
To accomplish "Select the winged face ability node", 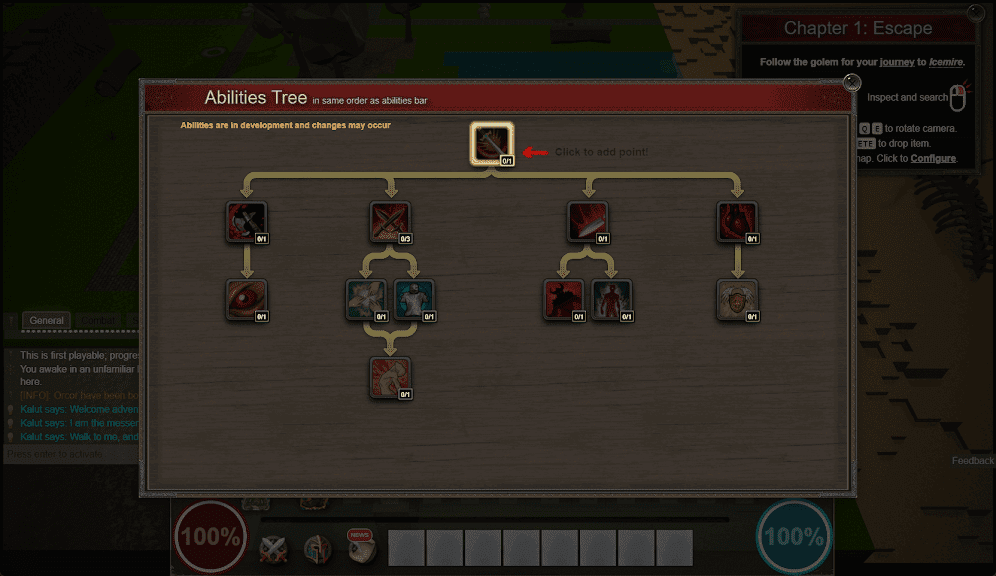I will [737, 299].
